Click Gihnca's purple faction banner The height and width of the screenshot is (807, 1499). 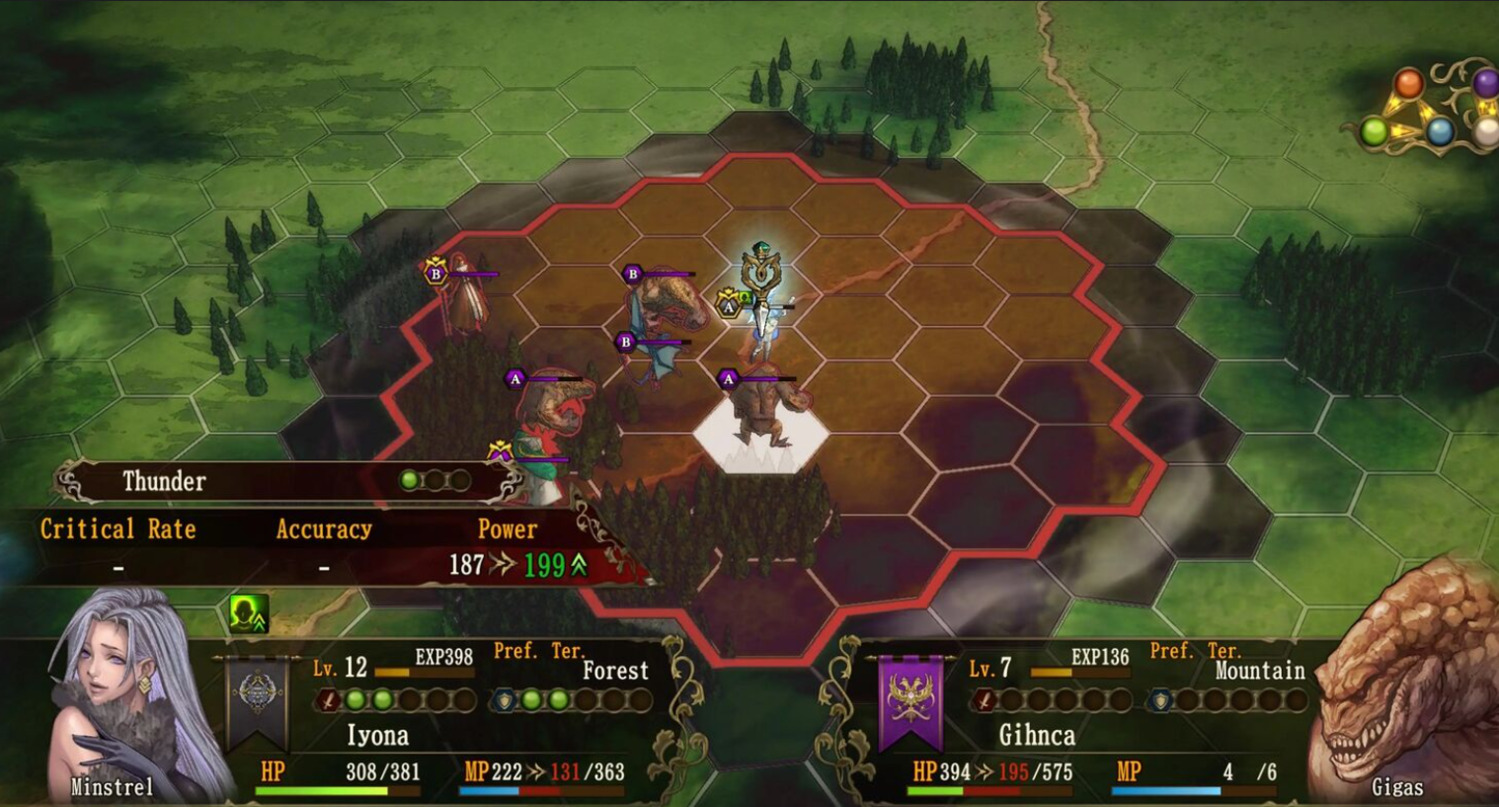coord(910,703)
